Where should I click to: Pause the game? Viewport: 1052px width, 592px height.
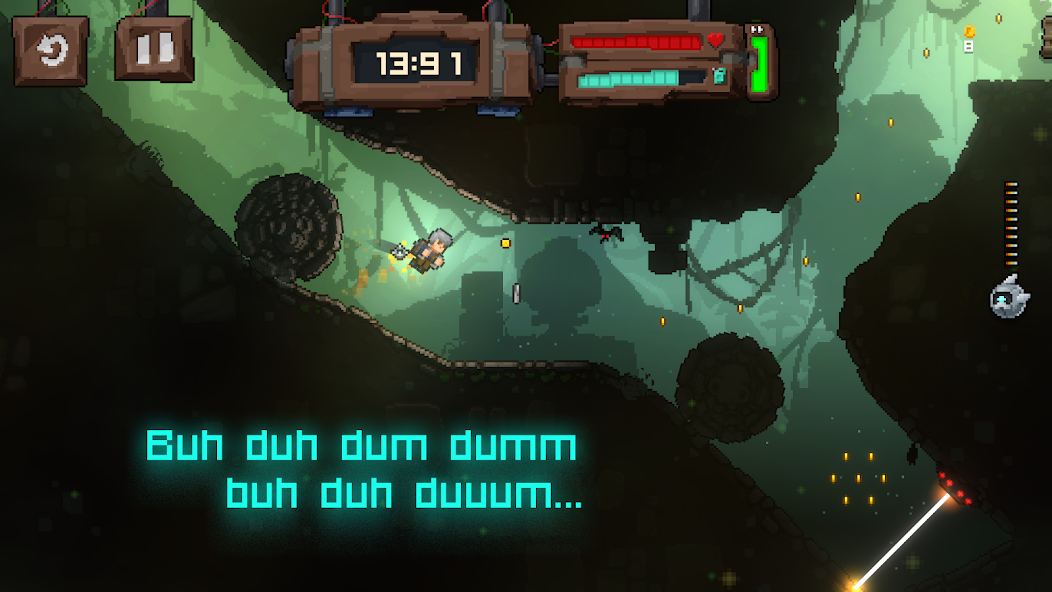153,48
